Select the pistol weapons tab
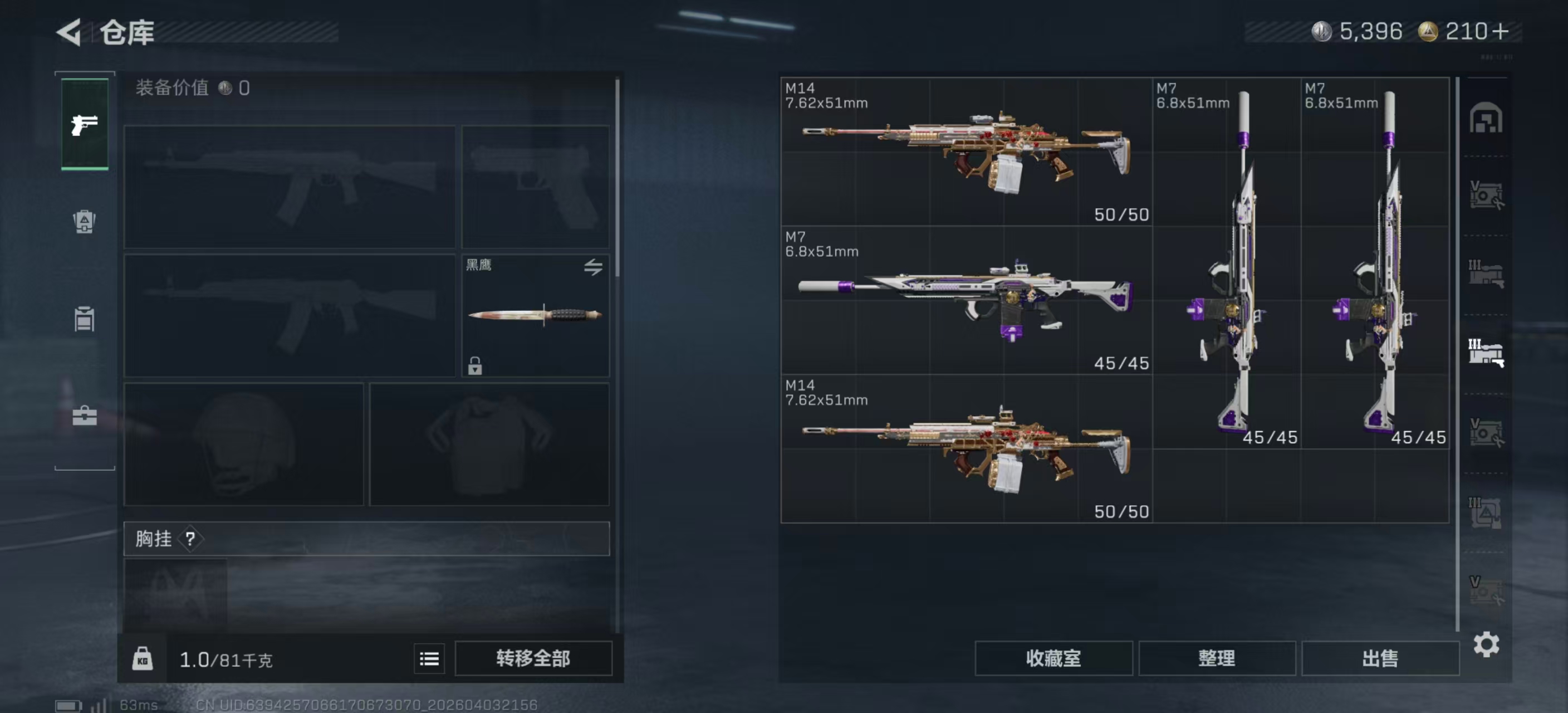The height and width of the screenshot is (713, 1568). tap(85, 125)
